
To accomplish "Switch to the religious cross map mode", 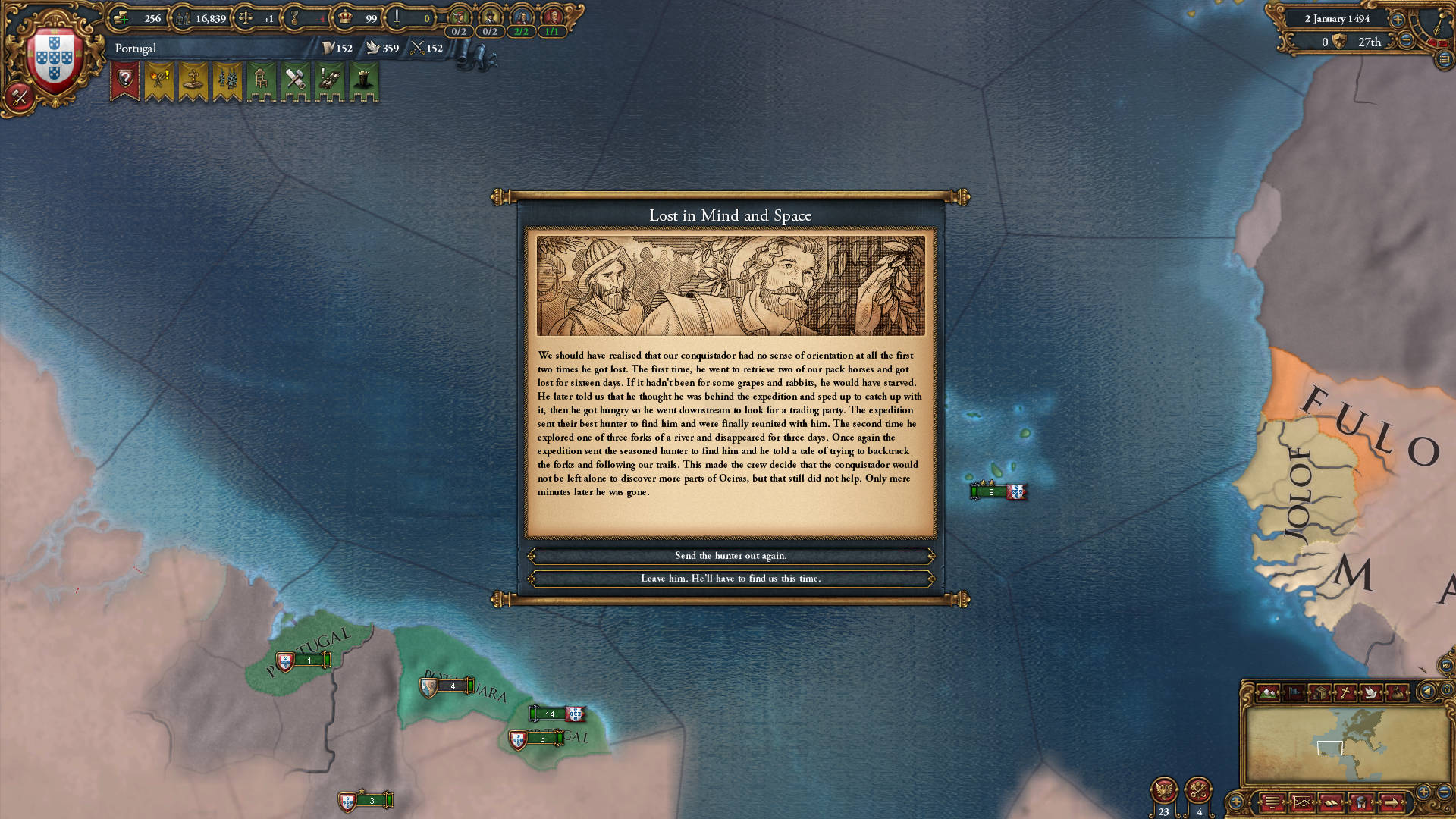I will [x=1345, y=692].
